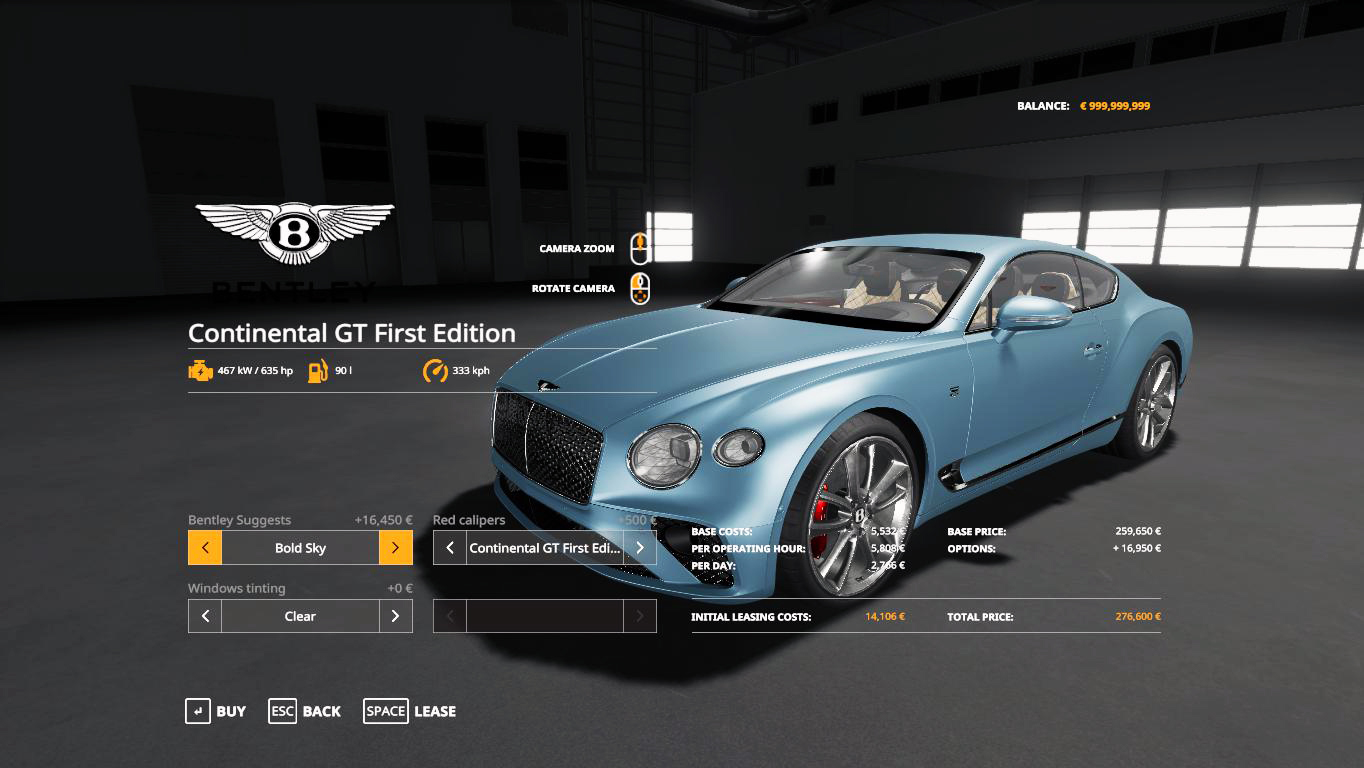Screen dimensions: 1364x768
Task: Advance to next colour after Bold Sky
Action: pos(395,548)
